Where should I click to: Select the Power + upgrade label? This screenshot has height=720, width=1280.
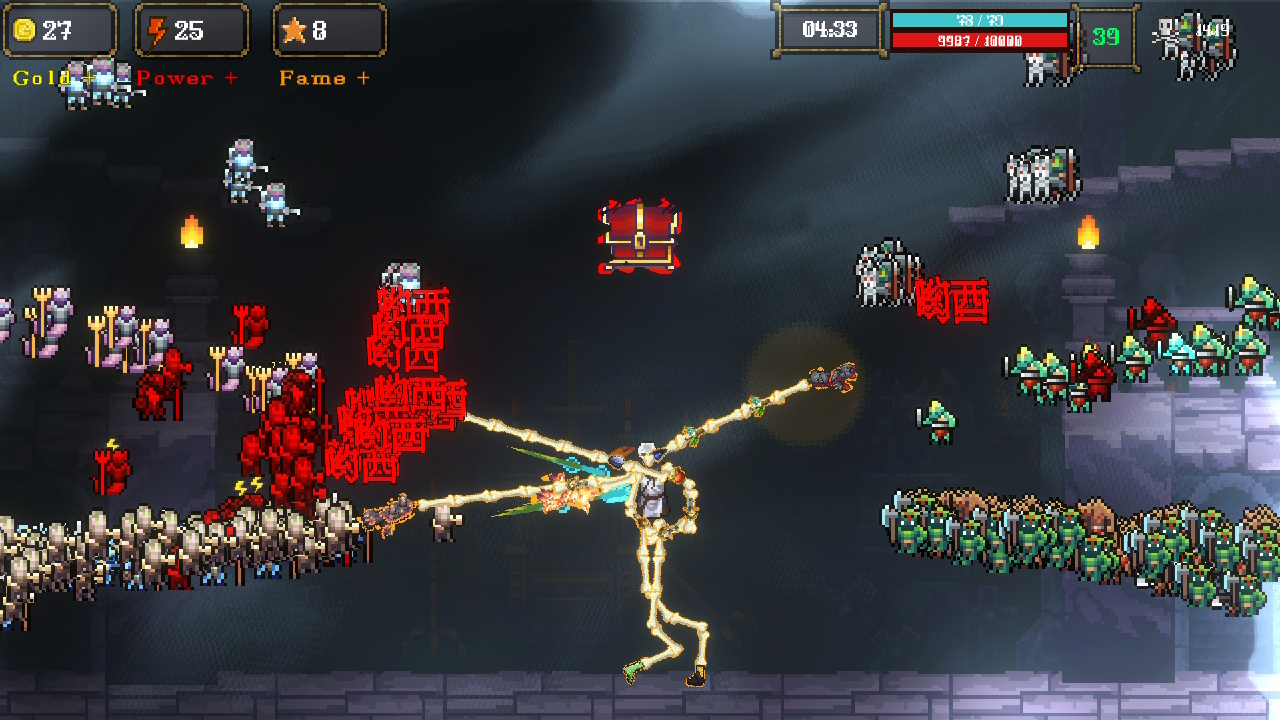187,78
